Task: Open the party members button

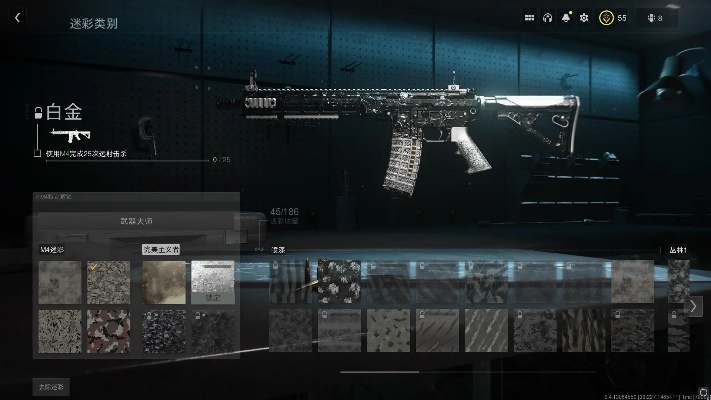Action: pyautogui.click(x=655, y=18)
